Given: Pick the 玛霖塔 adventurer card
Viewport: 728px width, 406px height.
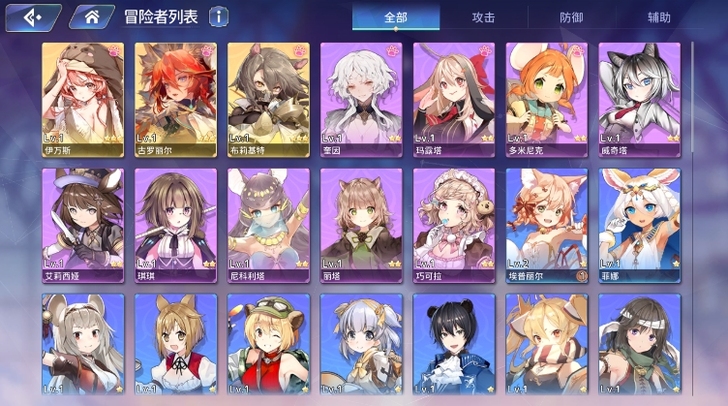Looking at the screenshot, I should pos(453,98).
